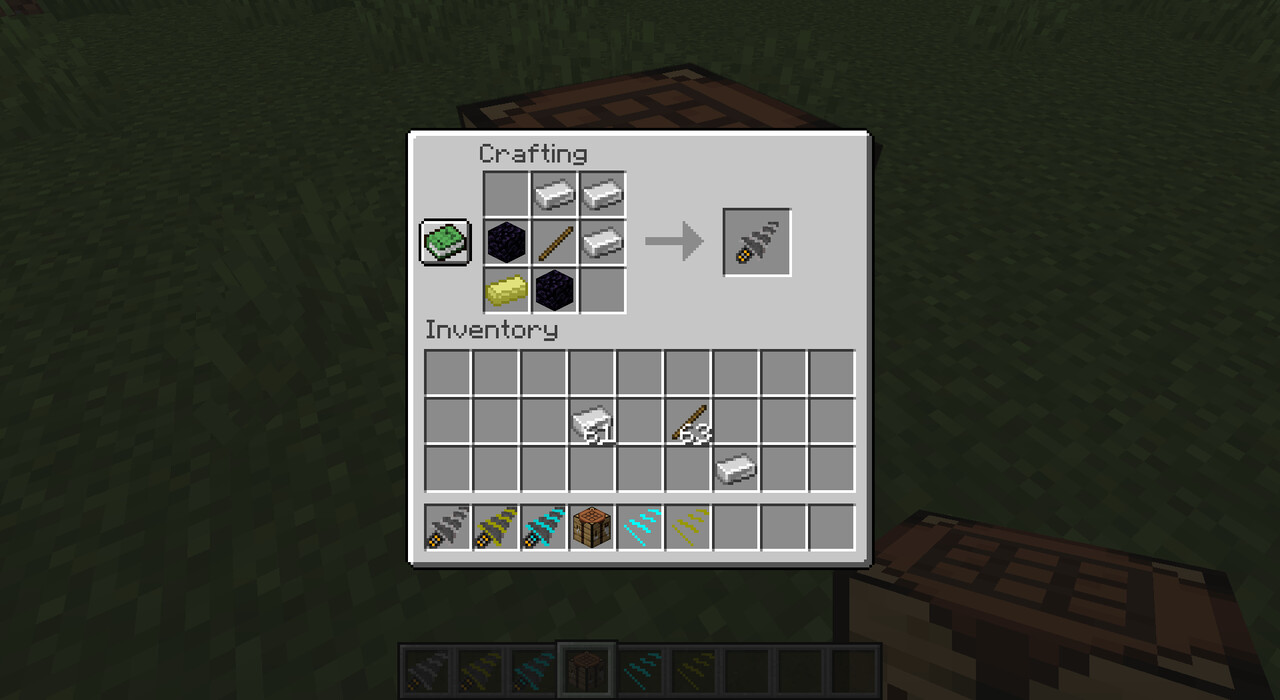Screen dimensions: 1280x700
Task: Select the cyan spiral stripes item
Action: tap(640, 527)
